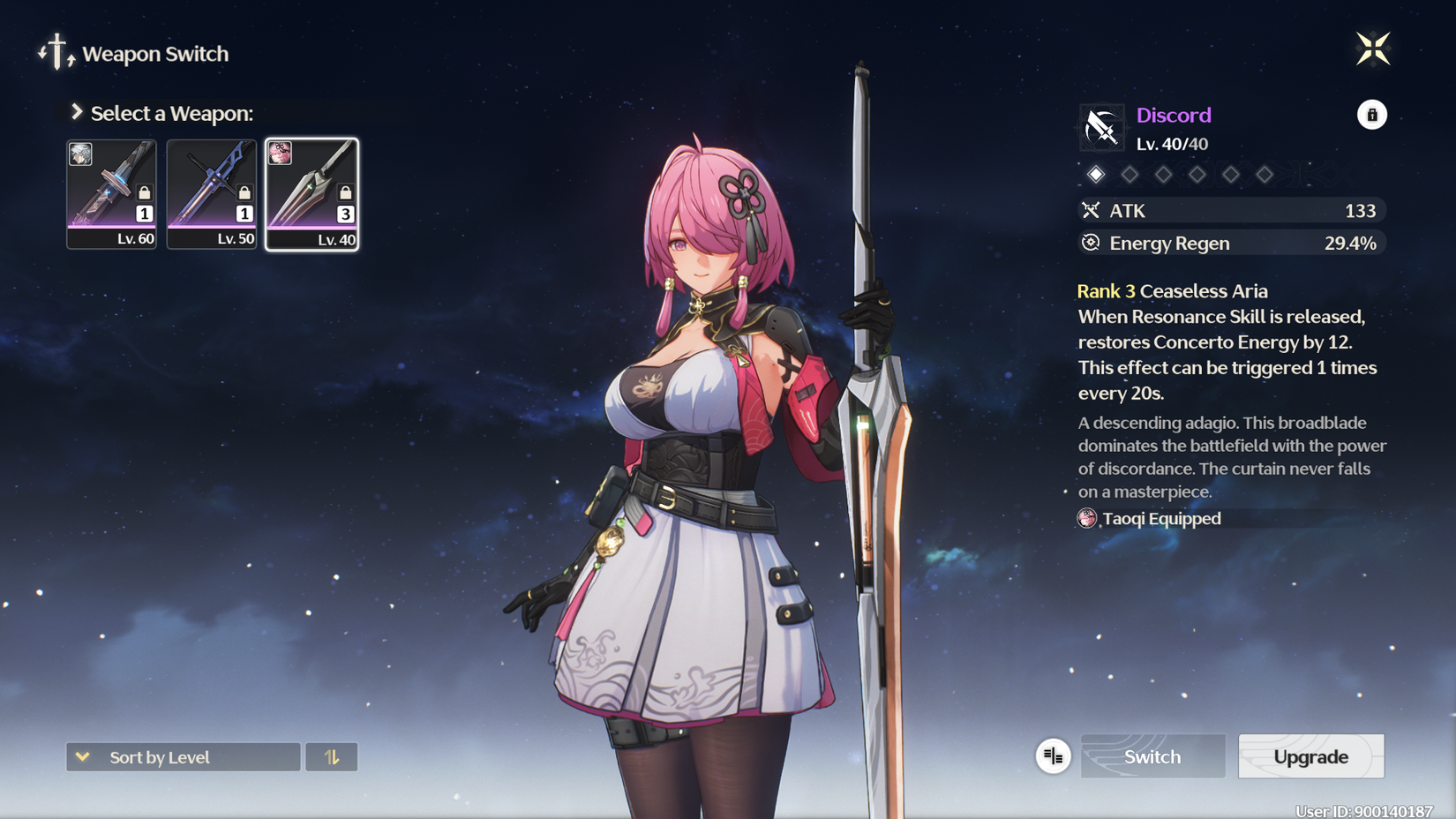This screenshot has width=1456, height=819.
Task: Toggle the sort order arrows button
Action: click(332, 757)
